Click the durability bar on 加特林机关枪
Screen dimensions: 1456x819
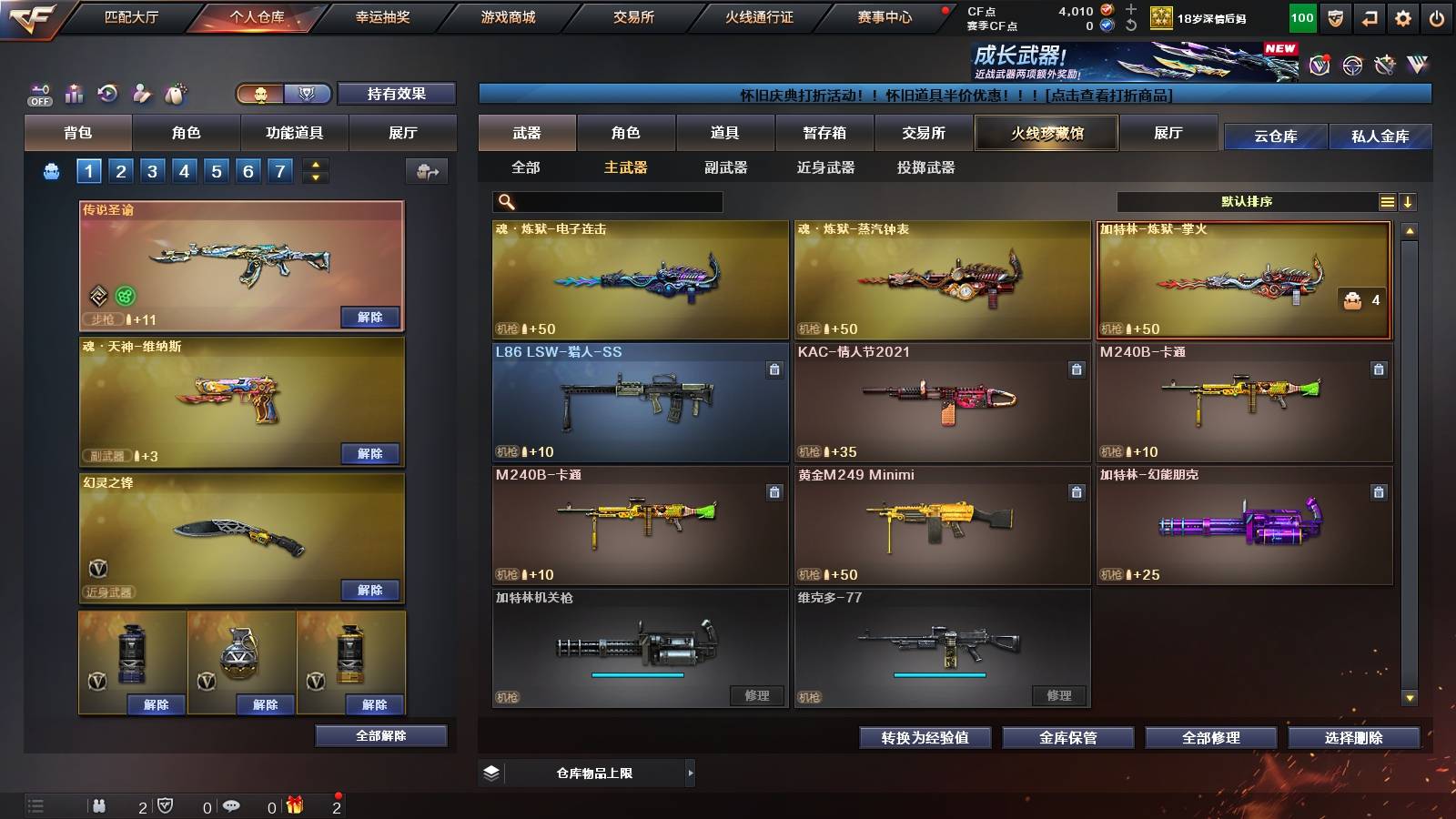(637, 677)
